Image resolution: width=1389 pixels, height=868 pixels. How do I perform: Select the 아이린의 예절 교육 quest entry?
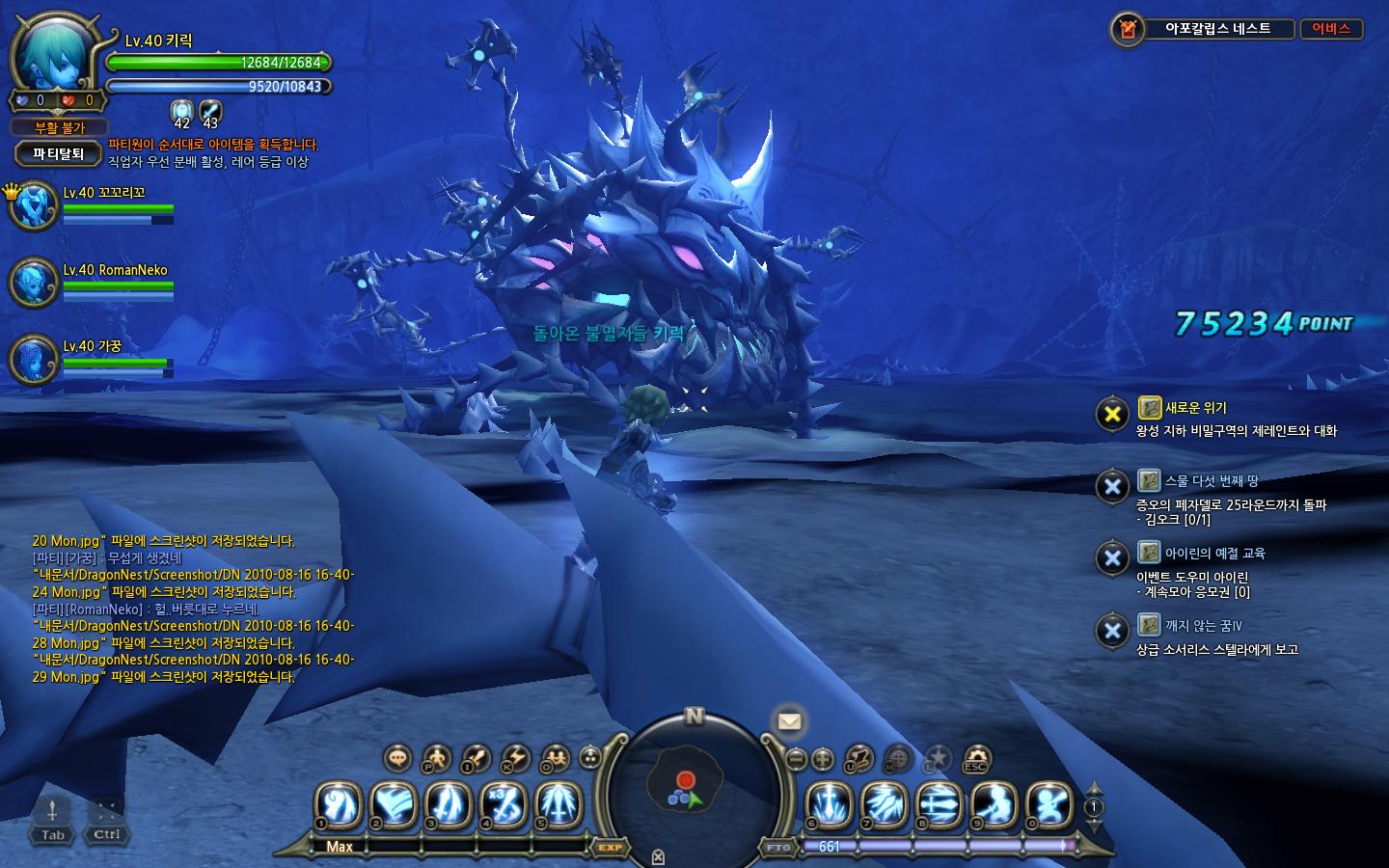click(x=1214, y=554)
